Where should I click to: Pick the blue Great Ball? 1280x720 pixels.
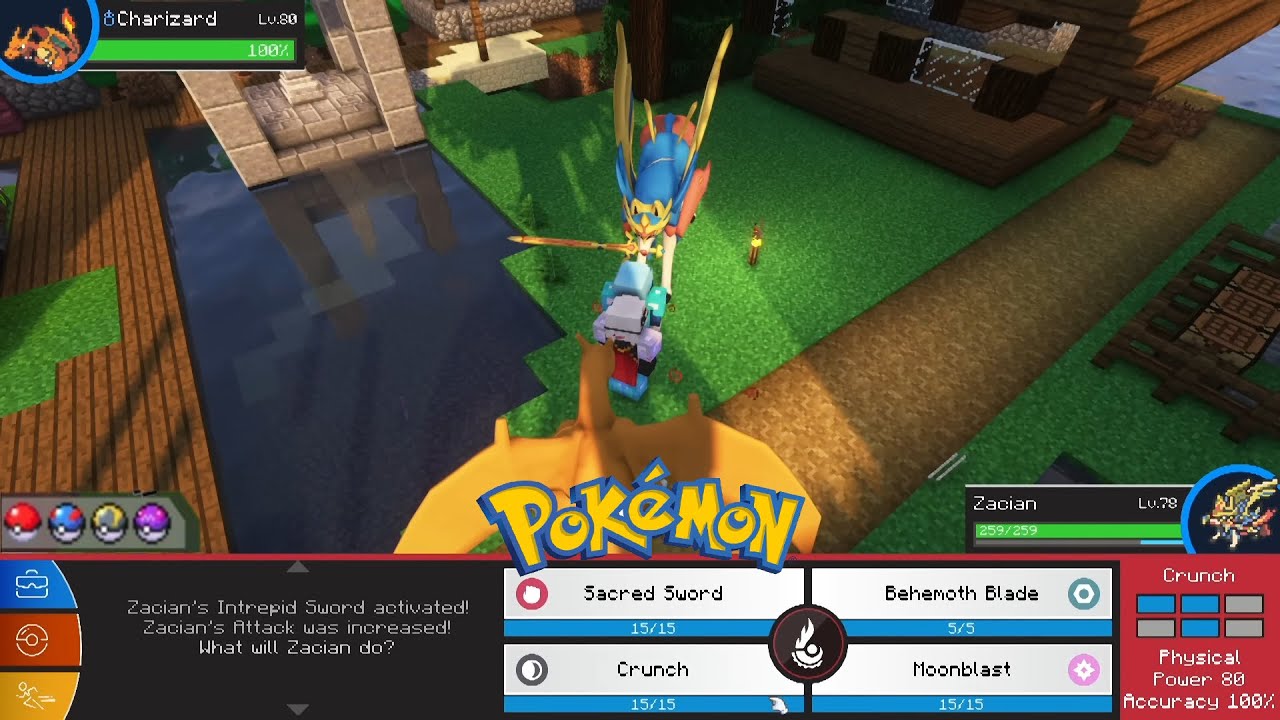pyautogui.click(x=66, y=522)
